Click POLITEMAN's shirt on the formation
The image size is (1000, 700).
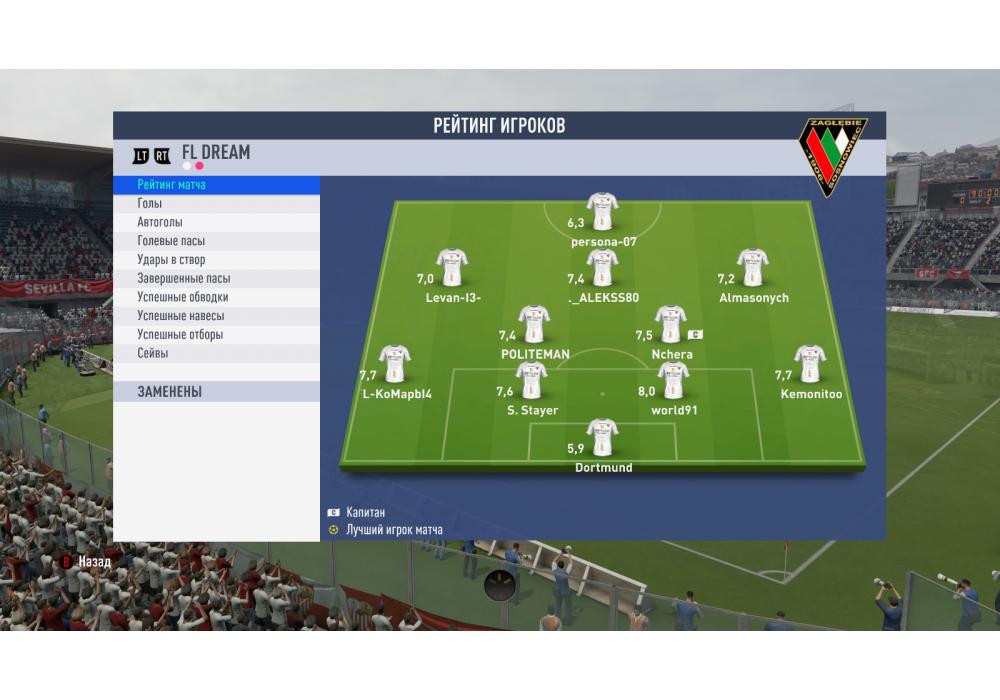534,324
